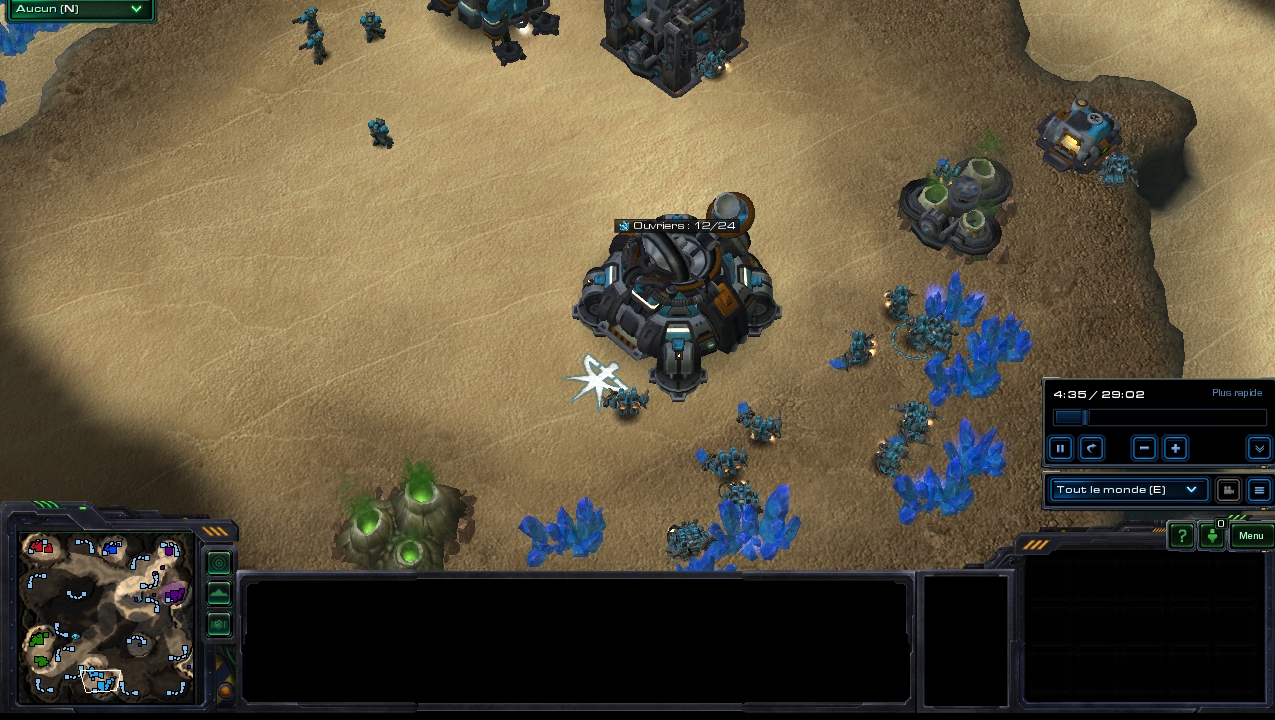This screenshot has height=720, width=1275.
Task: Collapse the replay panel with the double chevron
Action: pyautogui.click(x=1259, y=448)
